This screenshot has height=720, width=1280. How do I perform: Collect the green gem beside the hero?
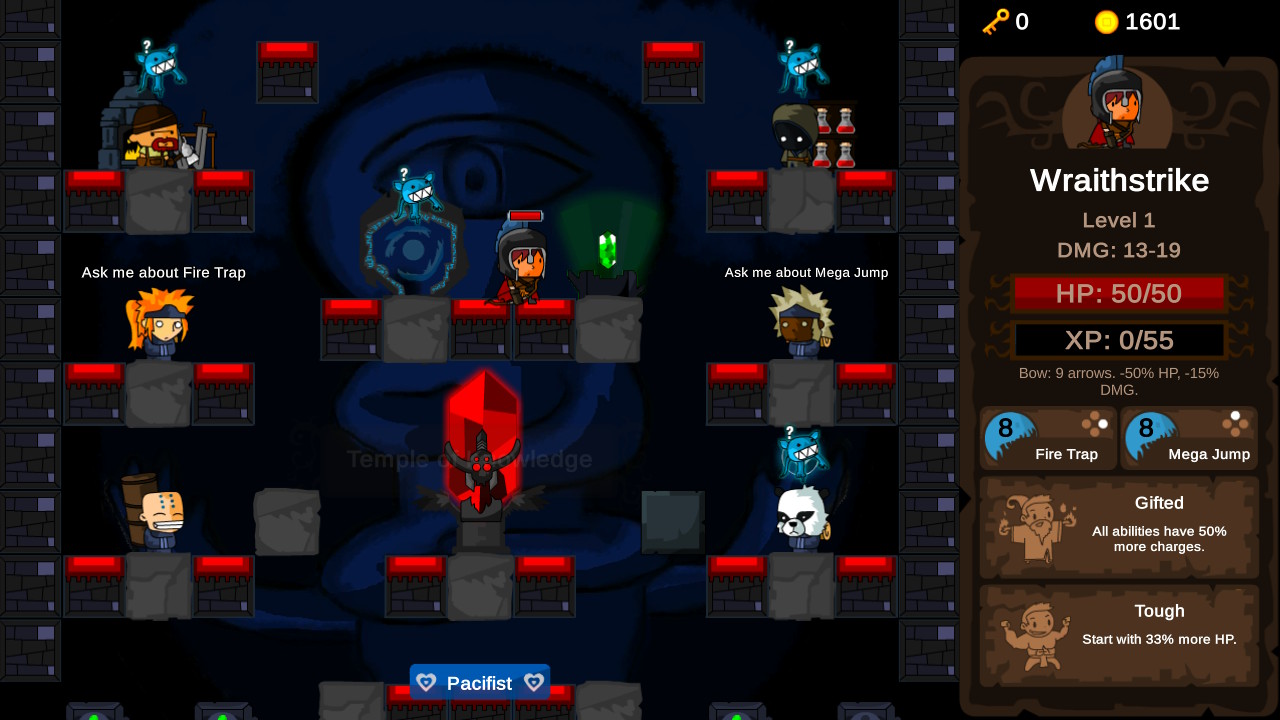click(x=605, y=248)
